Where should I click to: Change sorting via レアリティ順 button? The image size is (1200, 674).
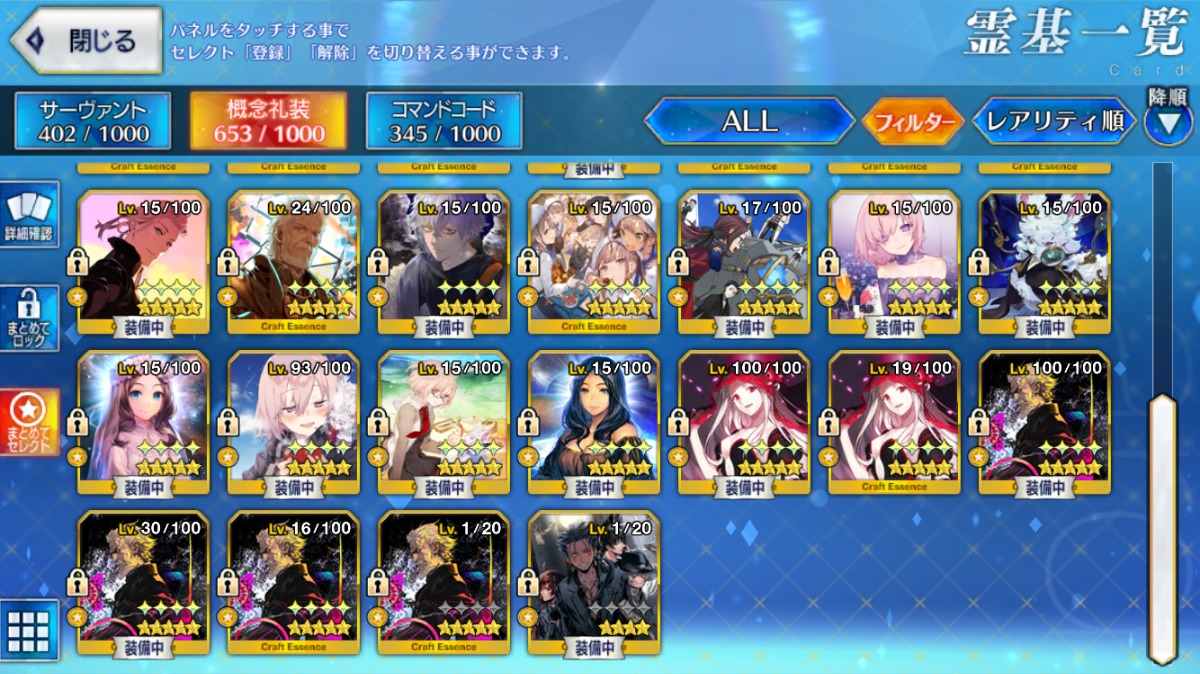coord(1055,122)
